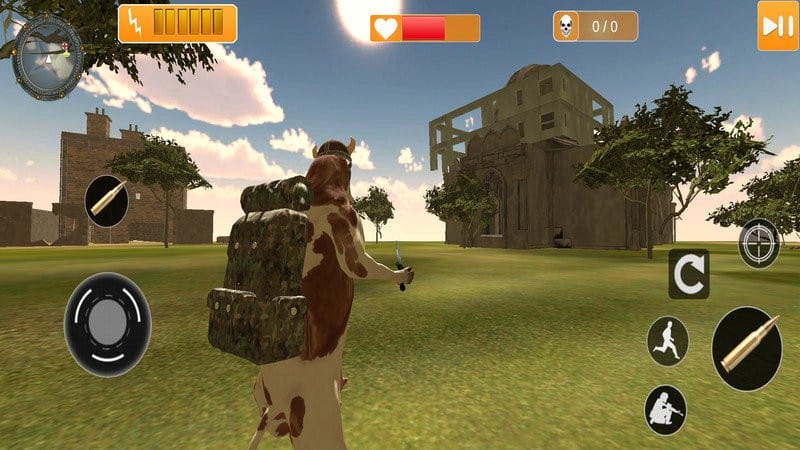Tap the small bullet weapon icon
Image resolution: width=800 pixels, height=450 pixels.
pyautogui.click(x=106, y=200)
